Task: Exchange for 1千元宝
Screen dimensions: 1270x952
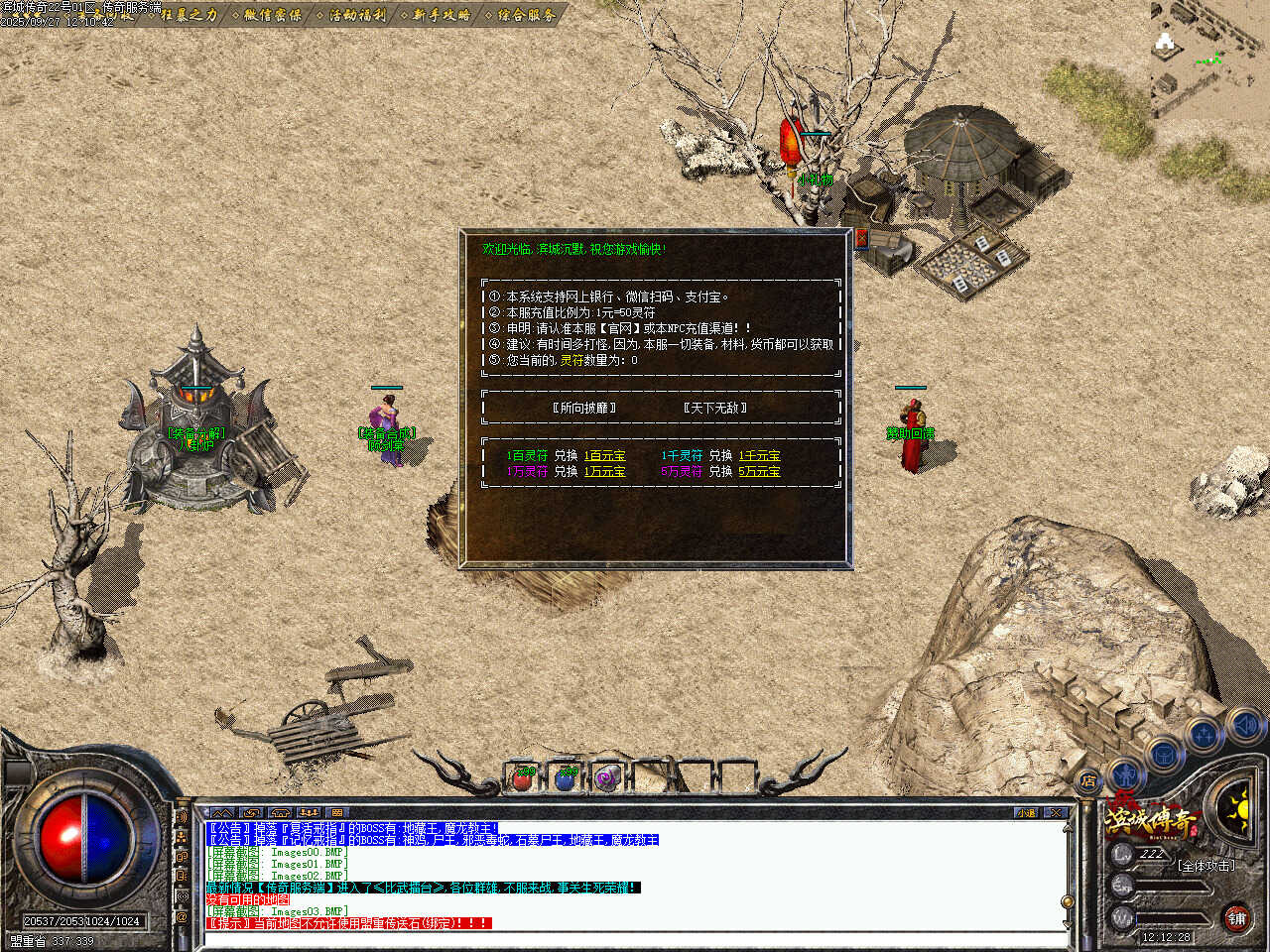Action: pyautogui.click(x=759, y=456)
